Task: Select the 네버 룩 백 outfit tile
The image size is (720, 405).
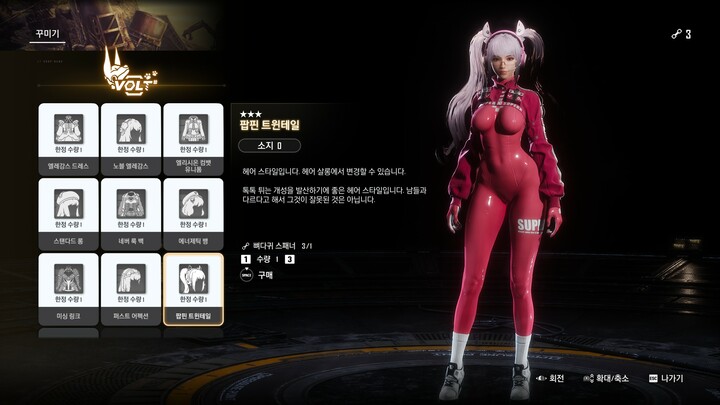Action: click(131, 213)
